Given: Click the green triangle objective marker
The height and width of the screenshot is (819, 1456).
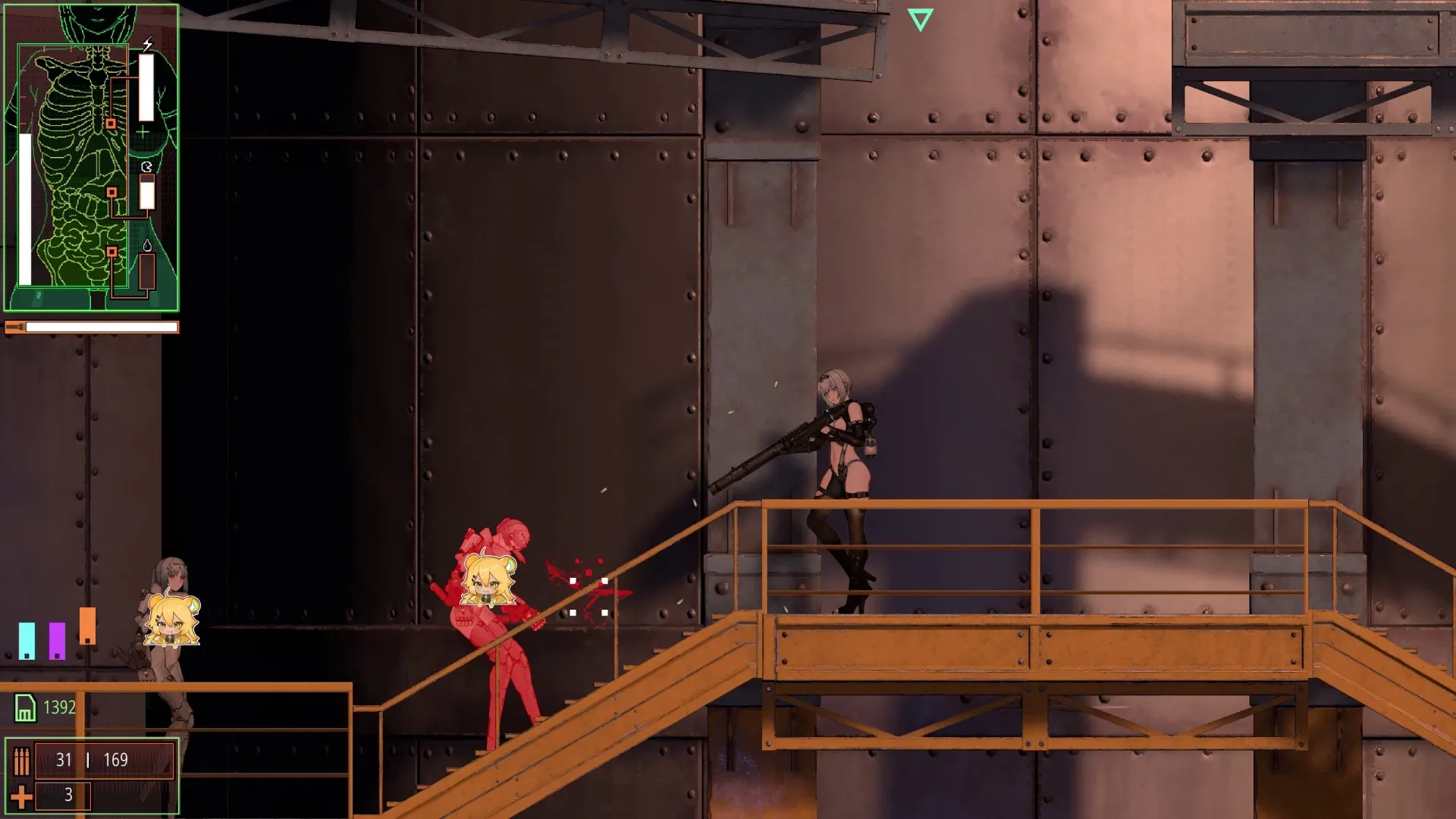Looking at the screenshot, I should pyautogui.click(x=920, y=19).
